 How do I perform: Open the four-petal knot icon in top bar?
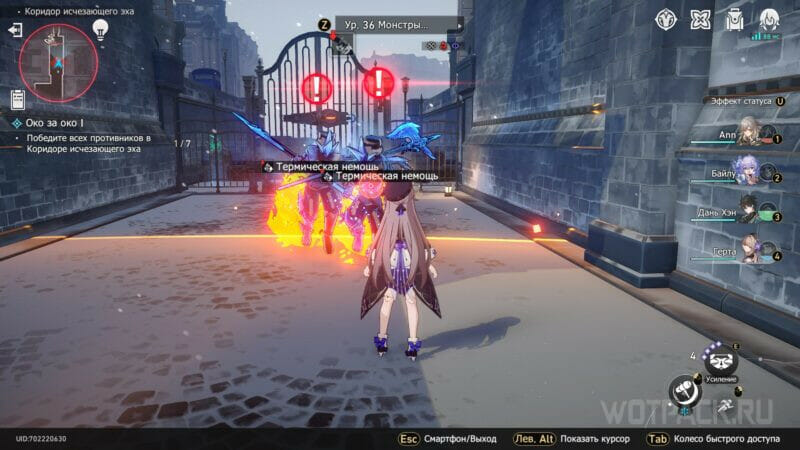(701, 19)
